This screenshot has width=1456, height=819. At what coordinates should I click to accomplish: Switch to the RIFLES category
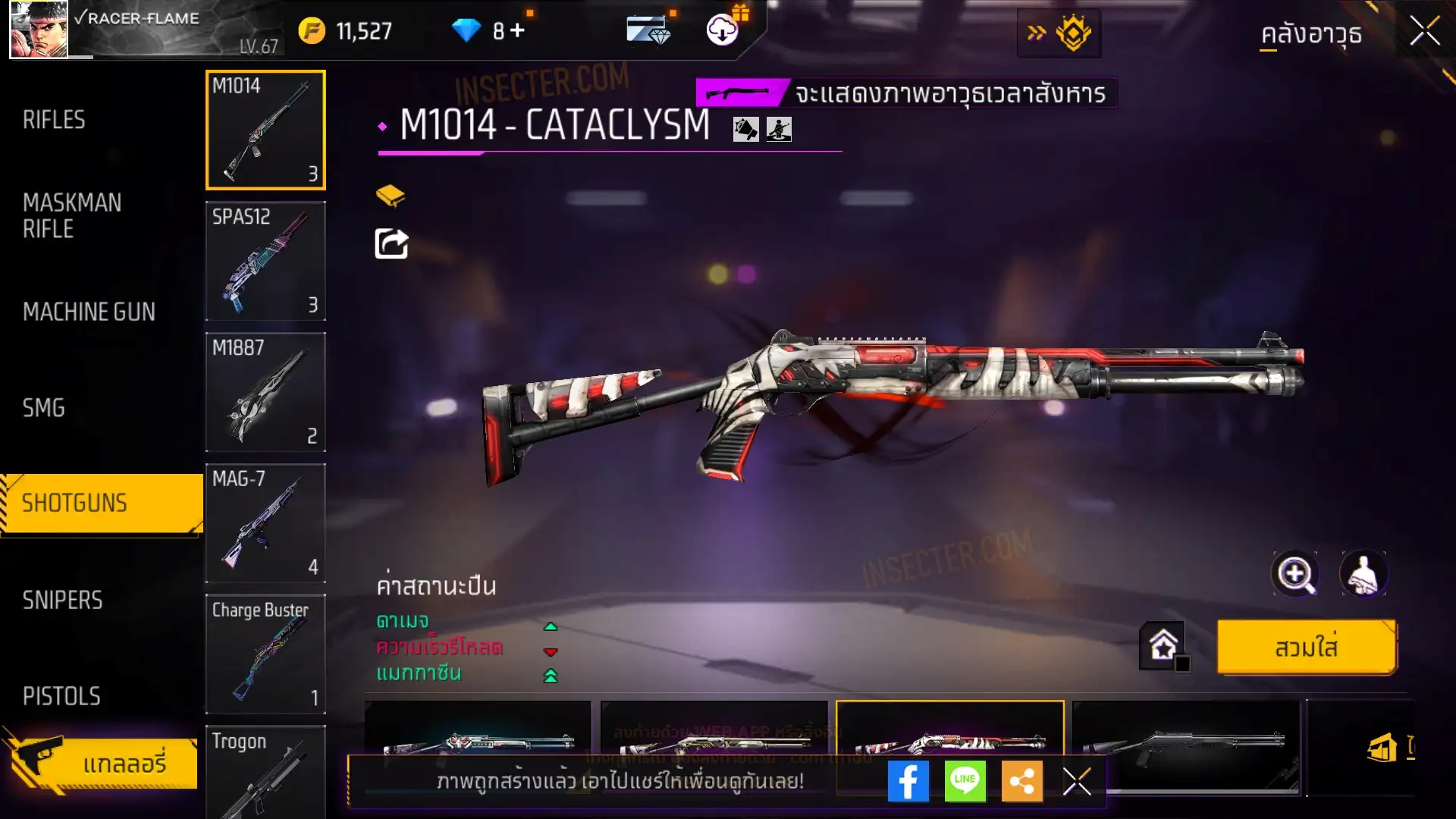point(54,120)
